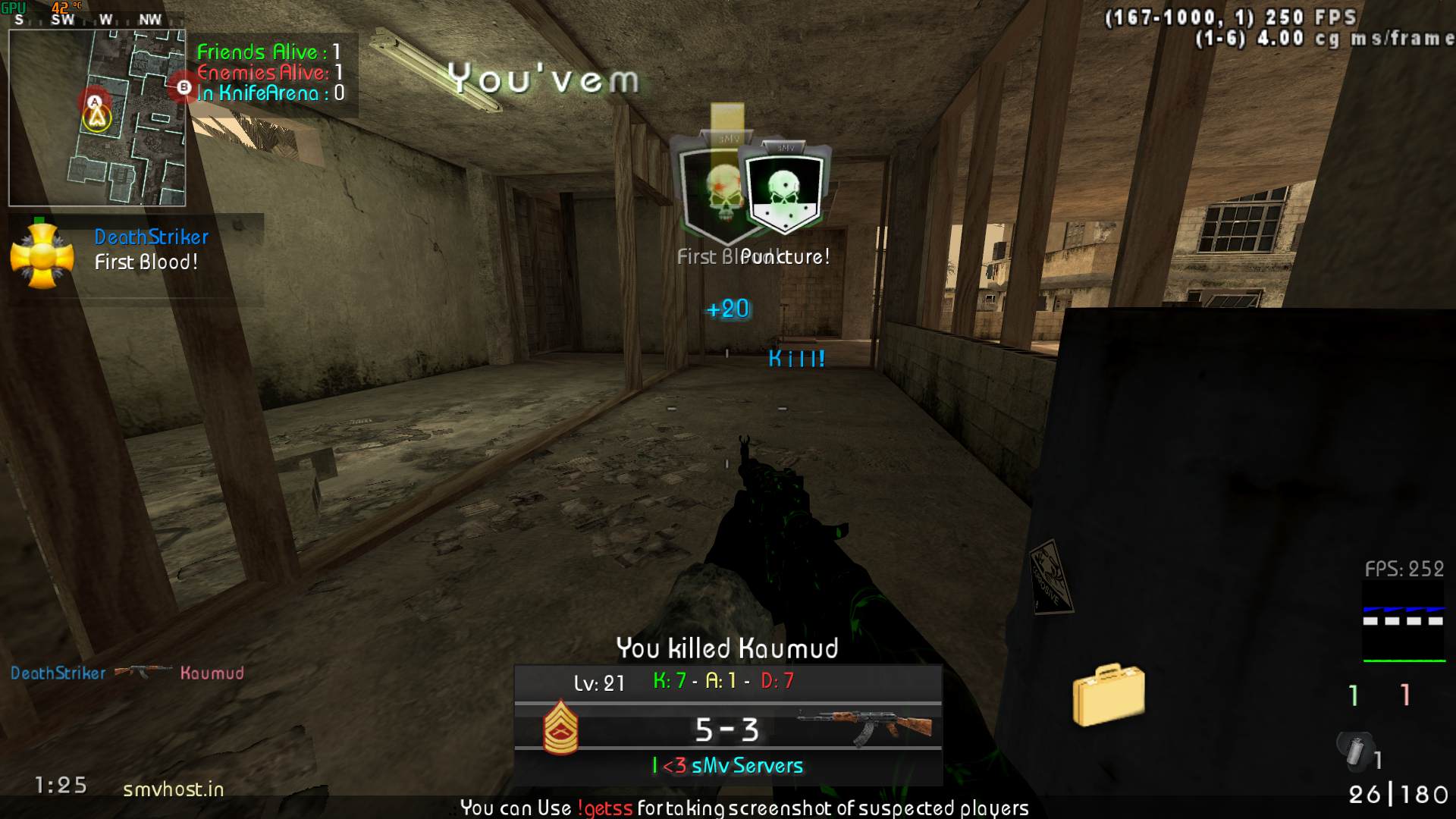Click the yellow briefcase bomb icon
Screen dimensions: 1456x819
pos(1108,694)
